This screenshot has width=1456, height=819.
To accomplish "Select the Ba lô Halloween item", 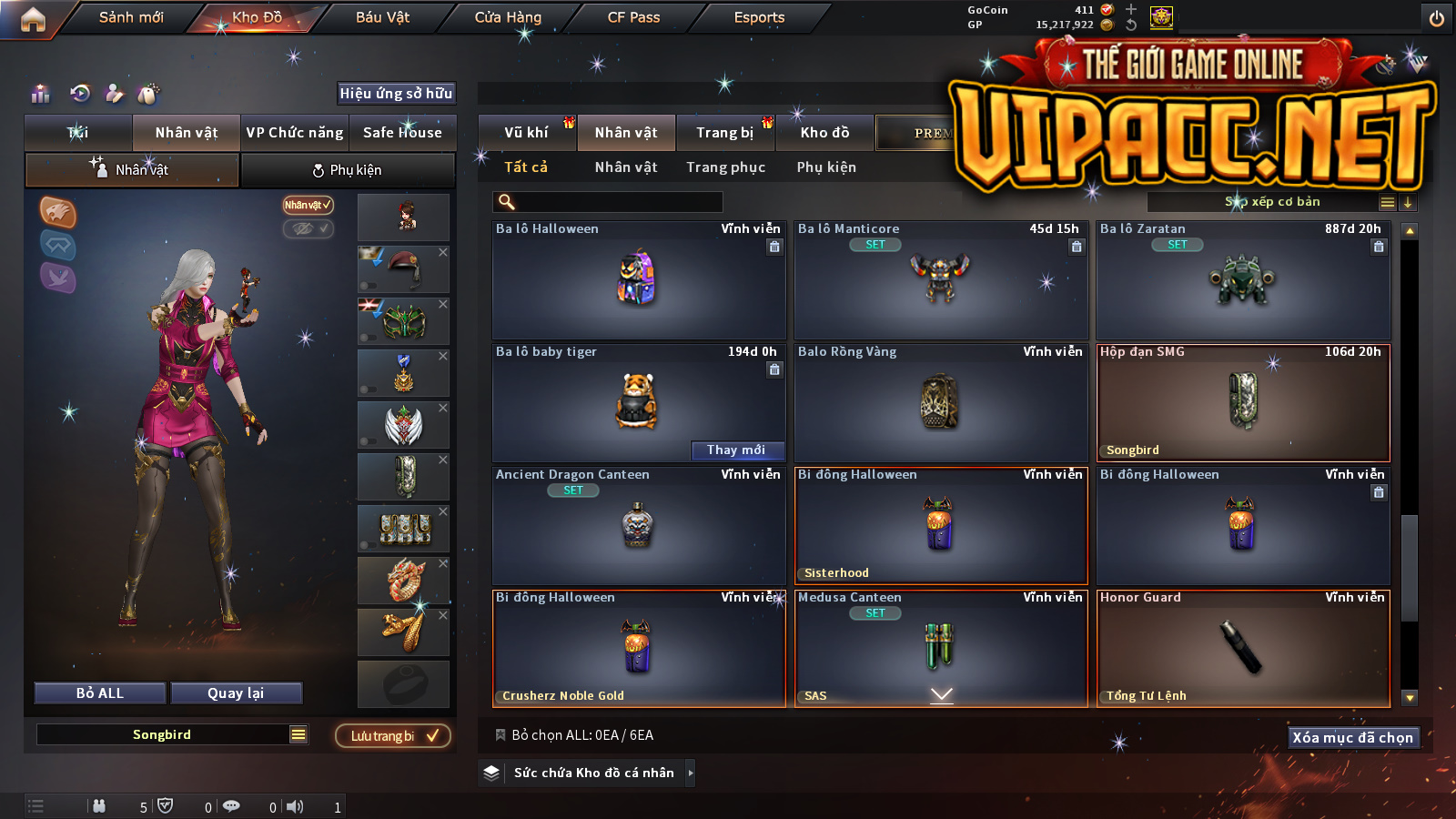I will 638,280.
